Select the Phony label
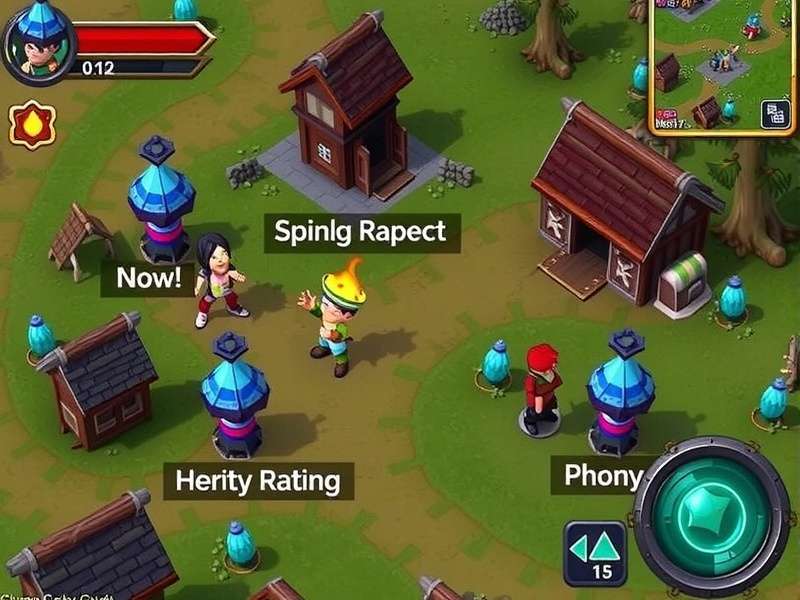This screenshot has width=800, height=600. tap(602, 476)
